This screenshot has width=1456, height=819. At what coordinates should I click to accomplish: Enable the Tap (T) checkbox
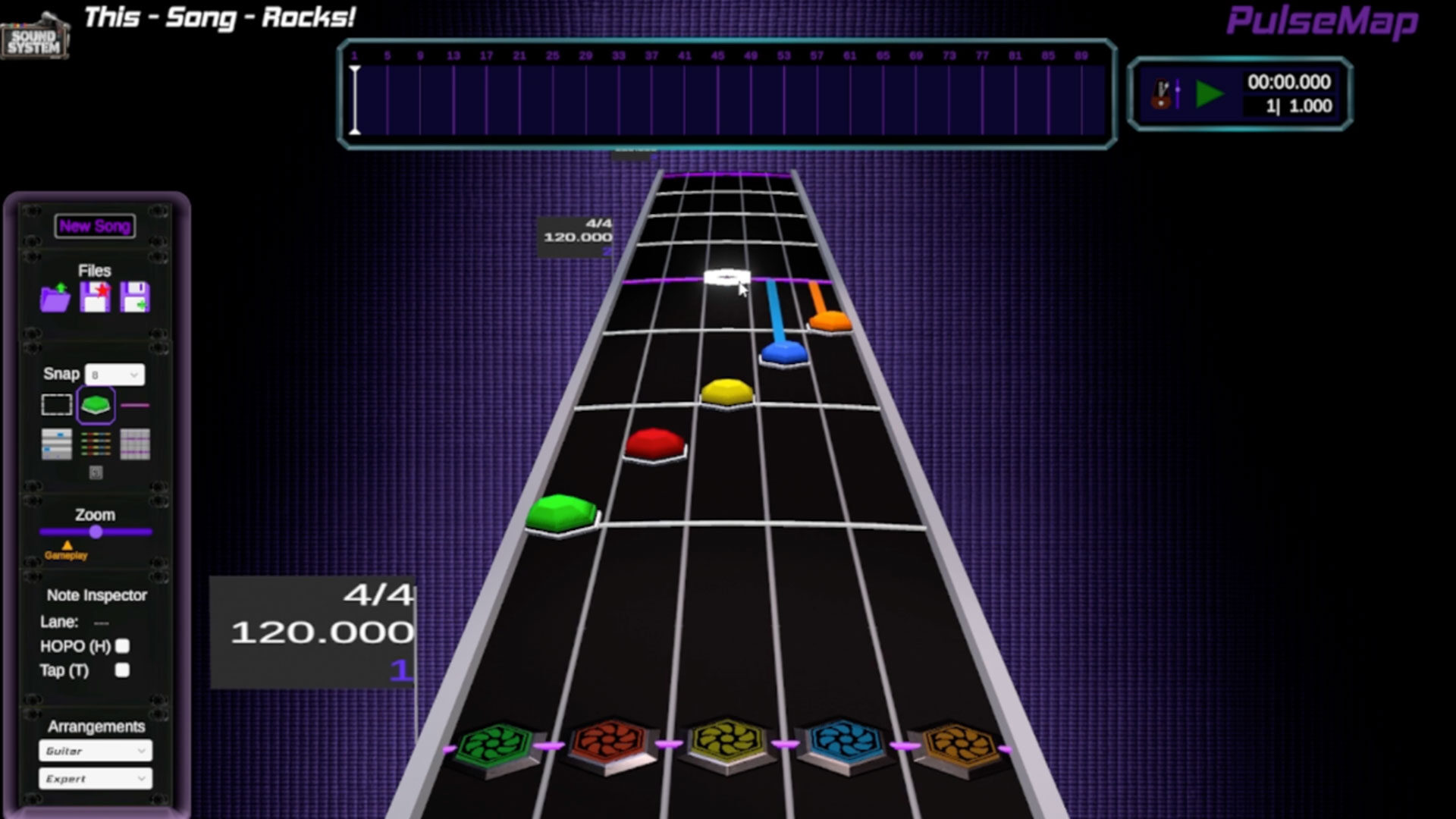point(121,670)
